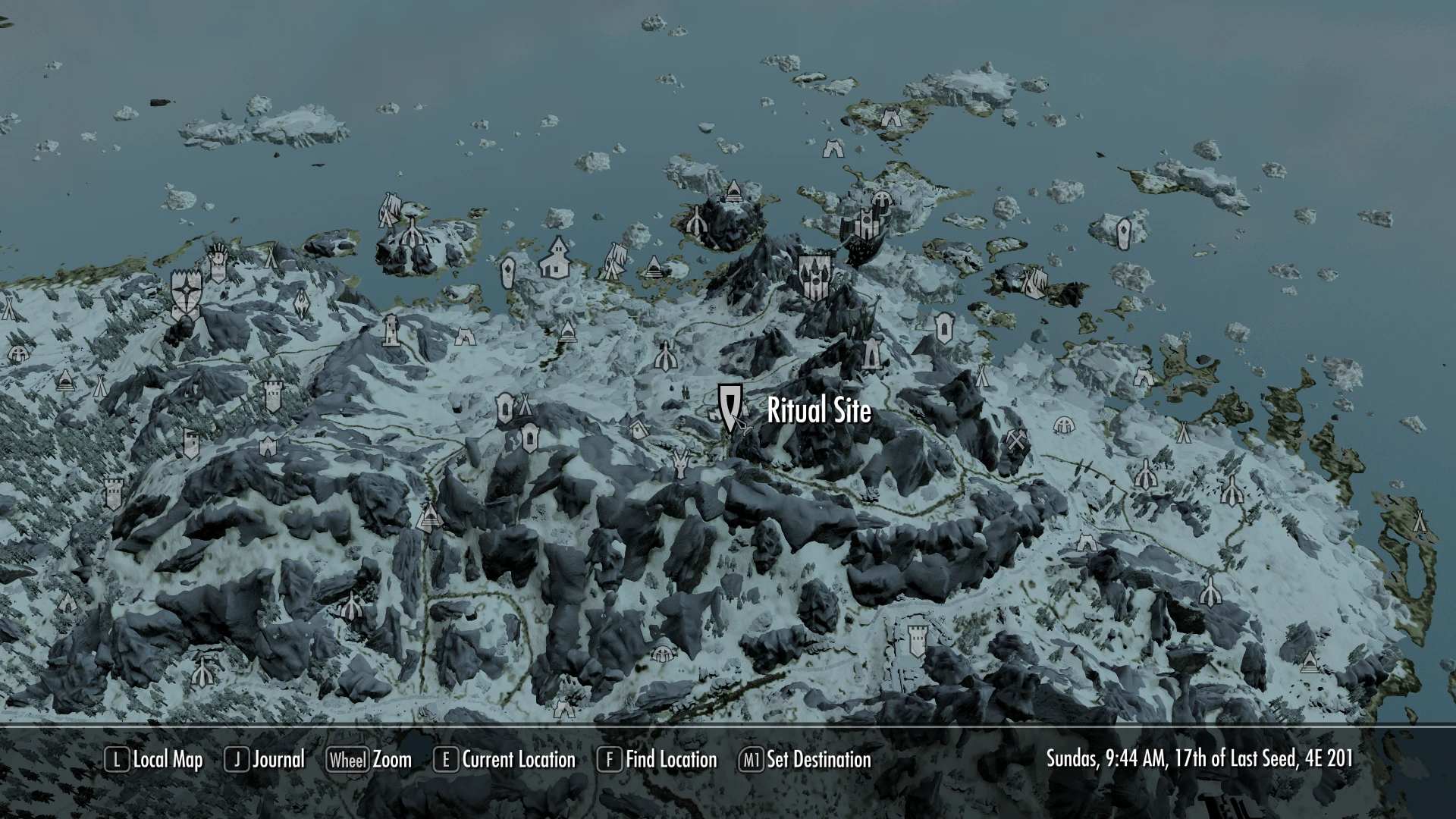Select the Ritual Site map marker
The width and height of the screenshot is (1456, 819).
[x=730, y=406]
